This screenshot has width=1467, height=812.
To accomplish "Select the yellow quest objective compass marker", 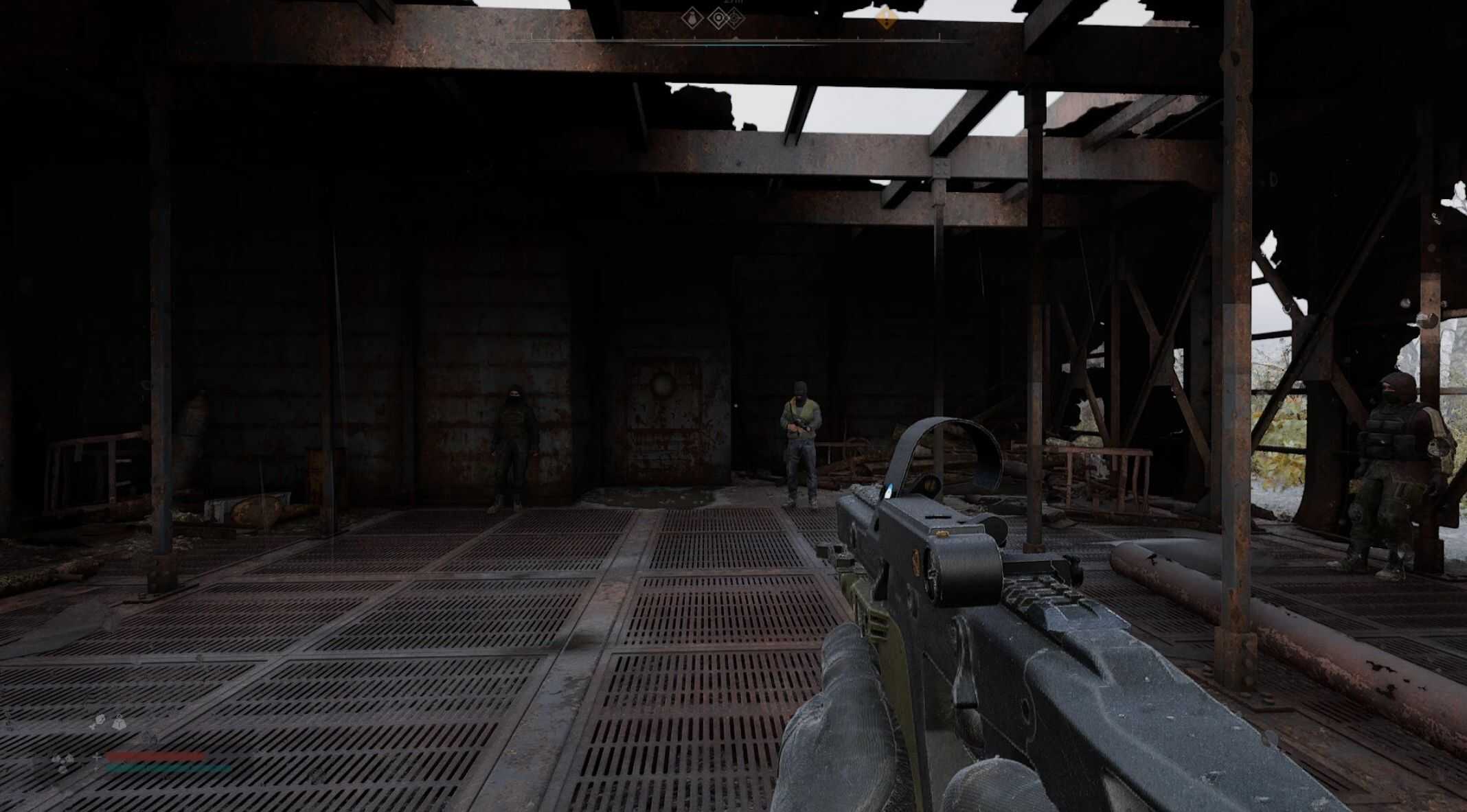I will pyautogui.click(x=887, y=18).
